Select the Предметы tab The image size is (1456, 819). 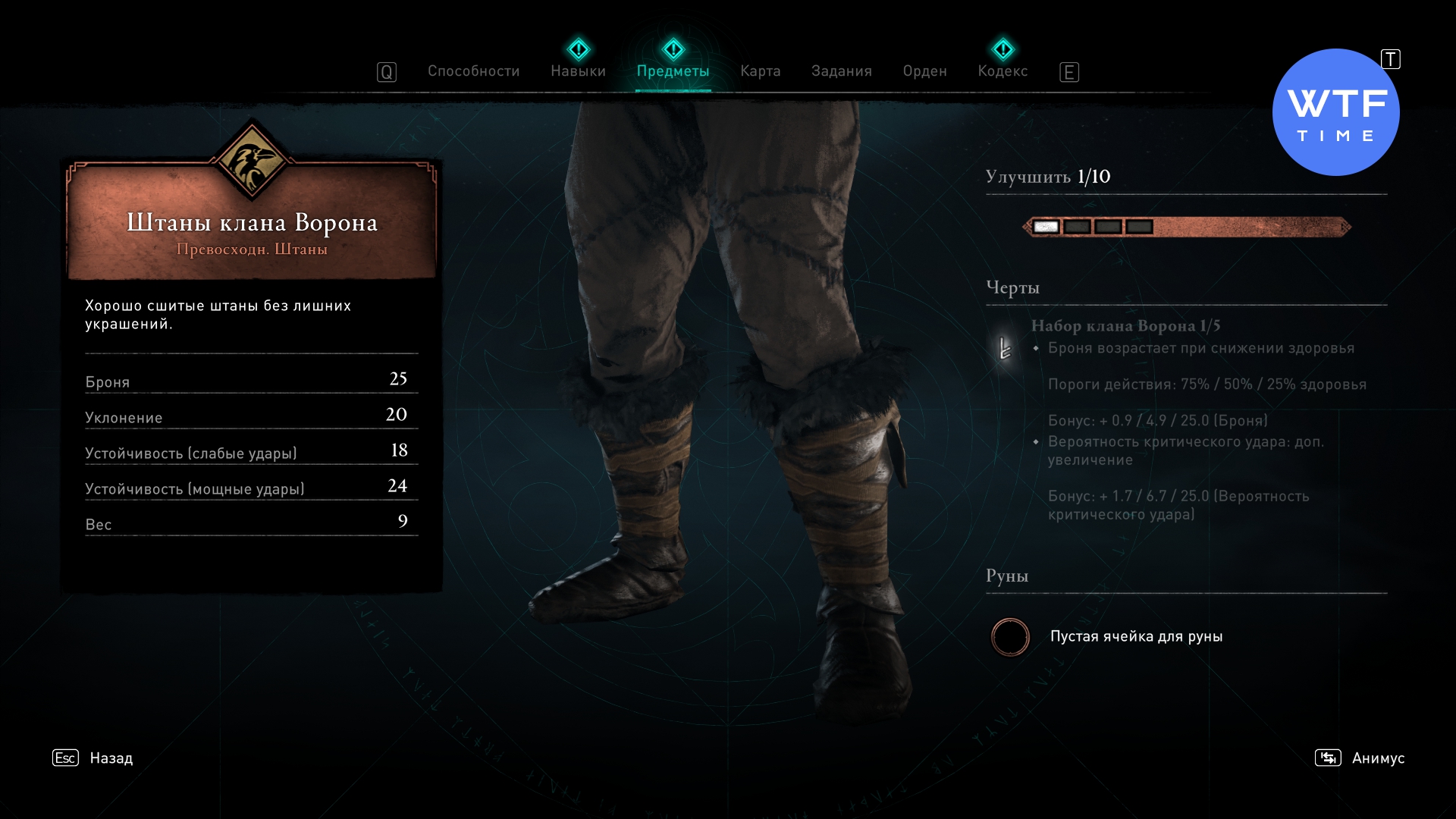coord(673,71)
